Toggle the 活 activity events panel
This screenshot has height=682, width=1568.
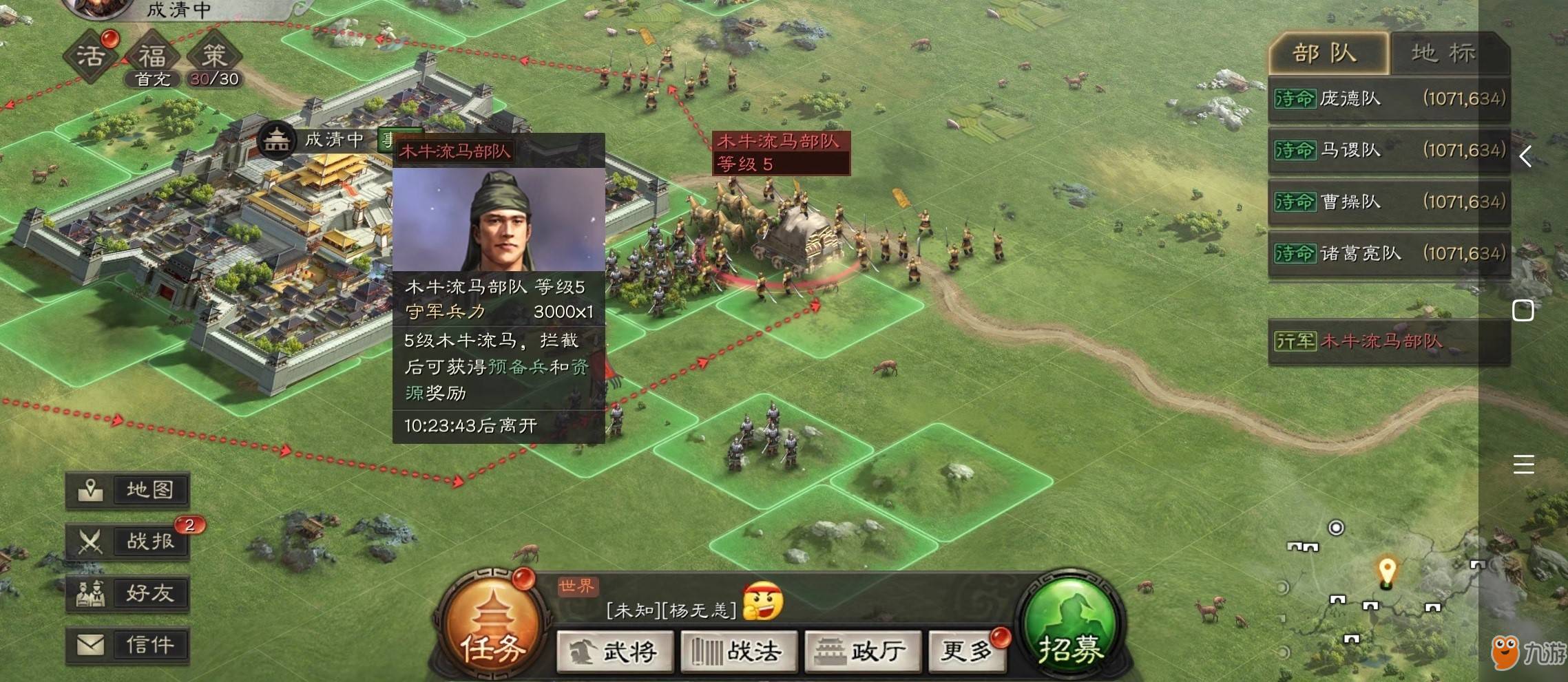coord(90,55)
